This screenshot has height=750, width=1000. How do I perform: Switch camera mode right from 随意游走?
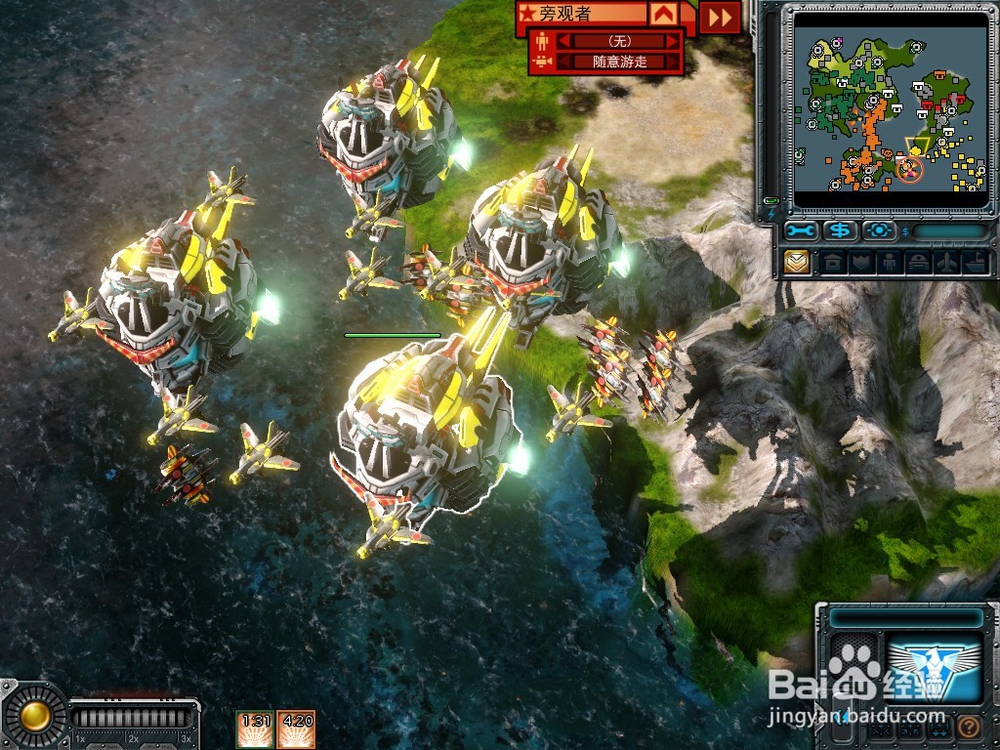click(x=671, y=62)
